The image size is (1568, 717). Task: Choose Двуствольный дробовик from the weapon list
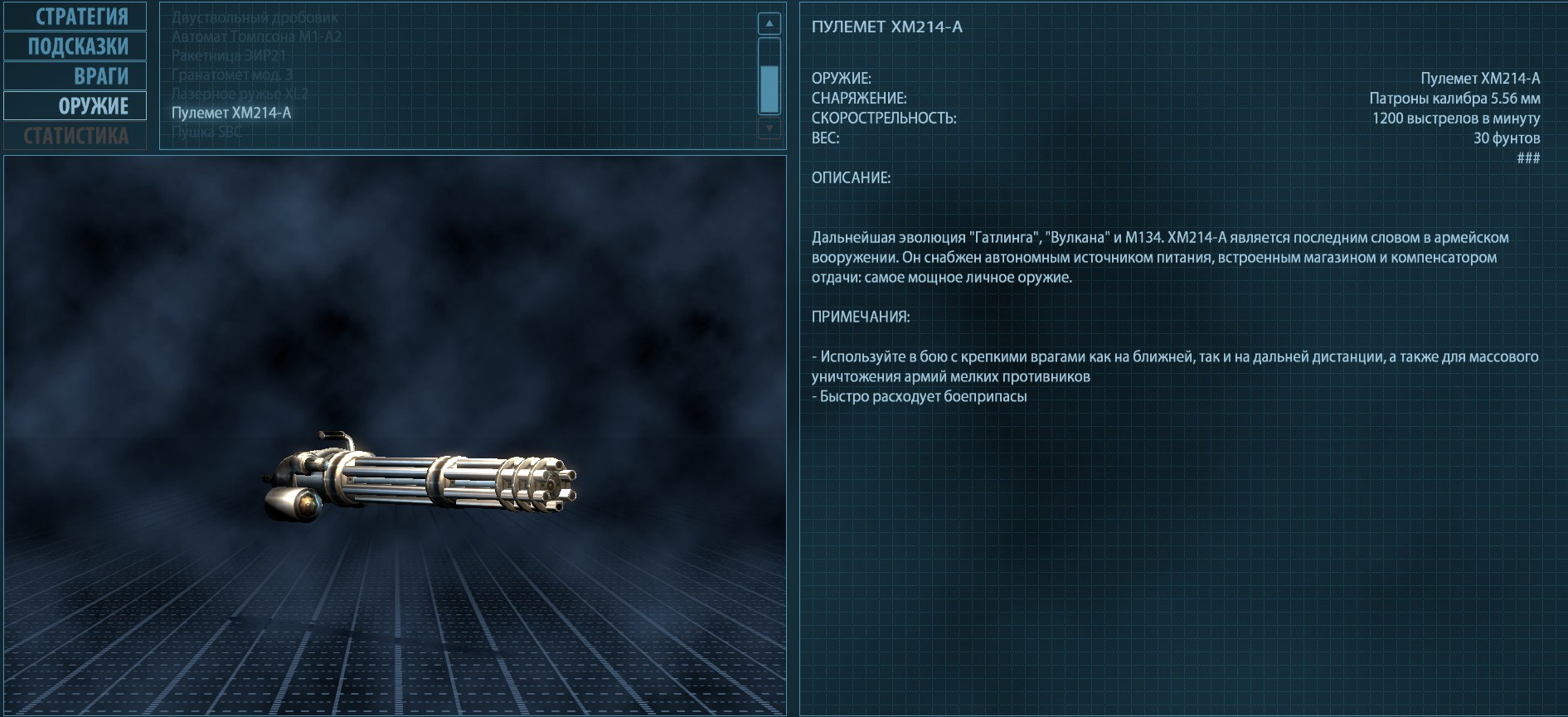[x=255, y=17]
